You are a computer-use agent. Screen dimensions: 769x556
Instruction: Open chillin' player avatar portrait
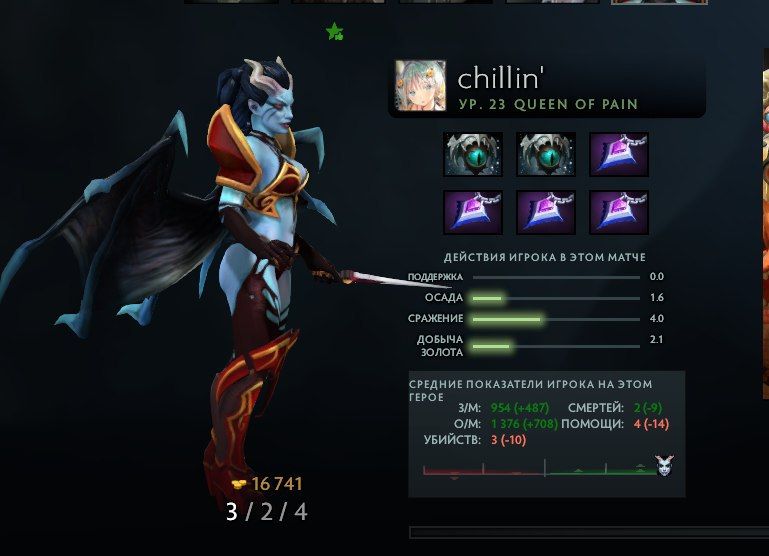click(420, 87)
